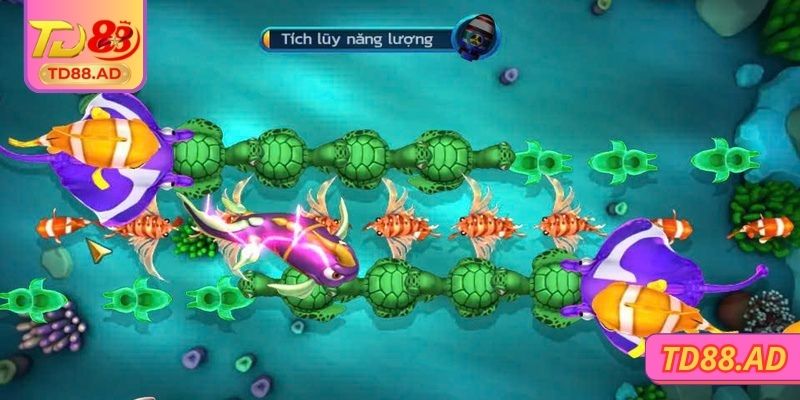This screenshot has width=800, height=400.
Task: Click the energy character icon beside the bar
Action: coord(476,38)
